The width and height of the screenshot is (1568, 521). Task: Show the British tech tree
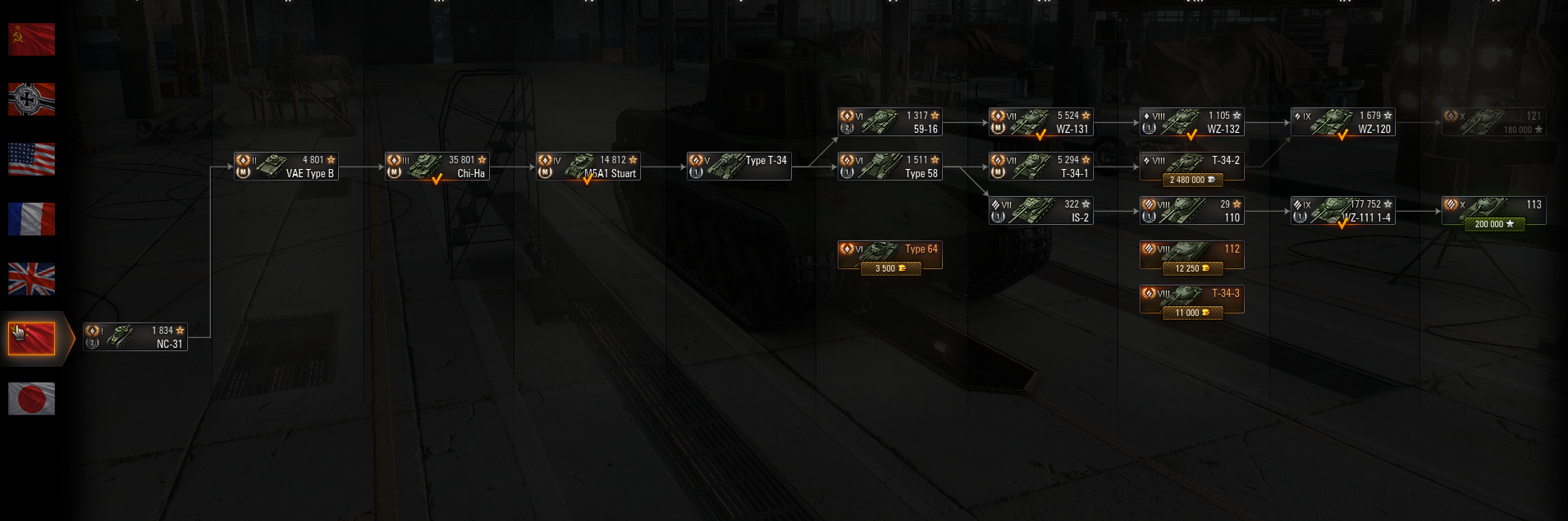click(x=31, y=279)
